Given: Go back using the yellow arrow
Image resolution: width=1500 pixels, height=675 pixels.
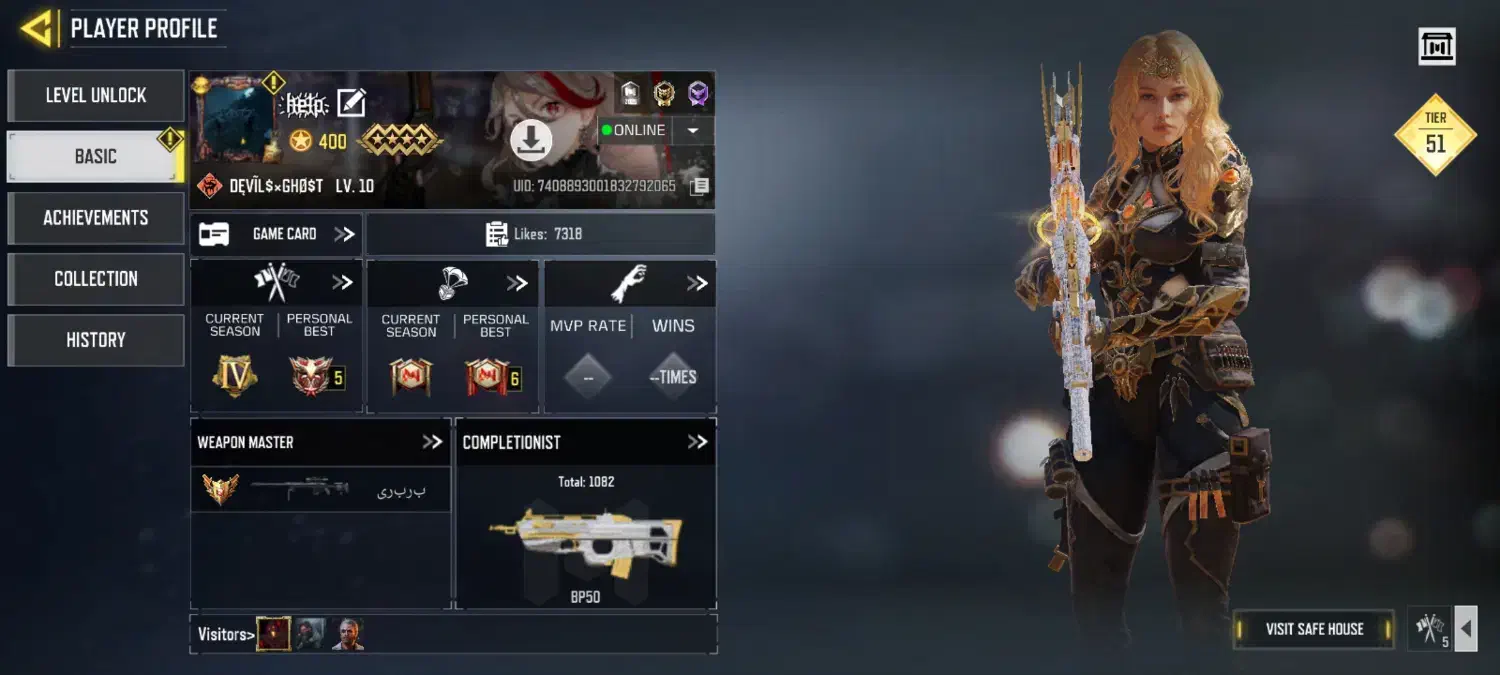Looking at the screenshot, I should [x=37, y=28].
